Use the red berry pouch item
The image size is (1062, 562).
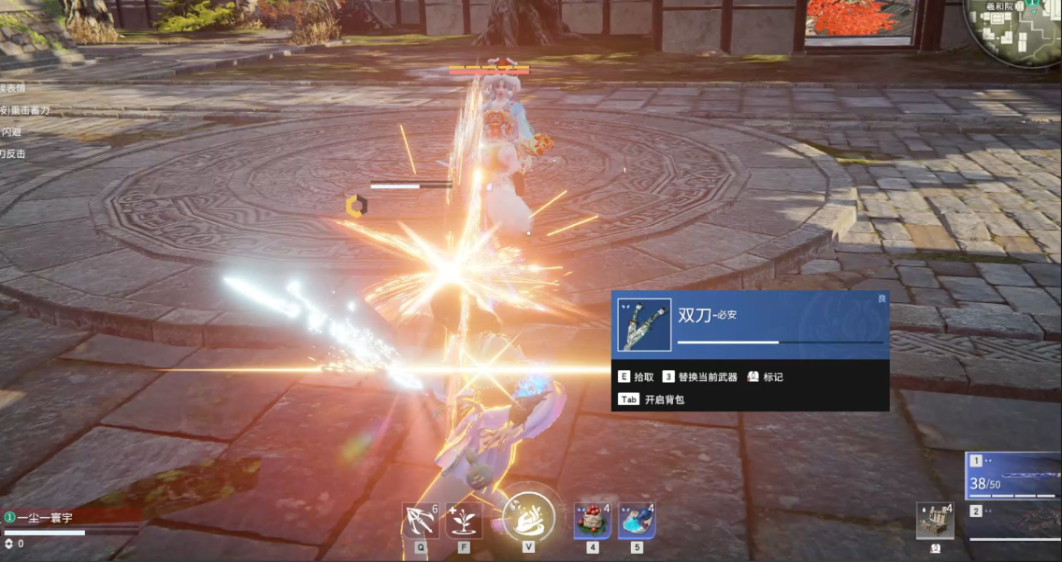(x=592, y=521)
